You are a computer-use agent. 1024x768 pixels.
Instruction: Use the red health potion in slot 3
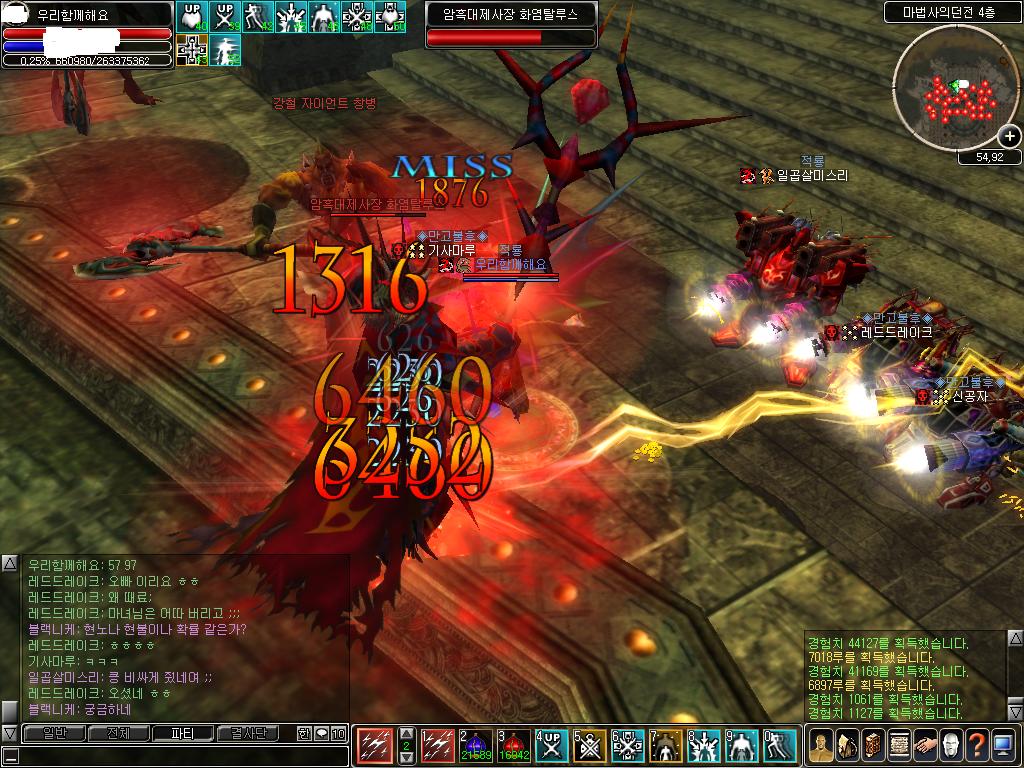[513, 745]
